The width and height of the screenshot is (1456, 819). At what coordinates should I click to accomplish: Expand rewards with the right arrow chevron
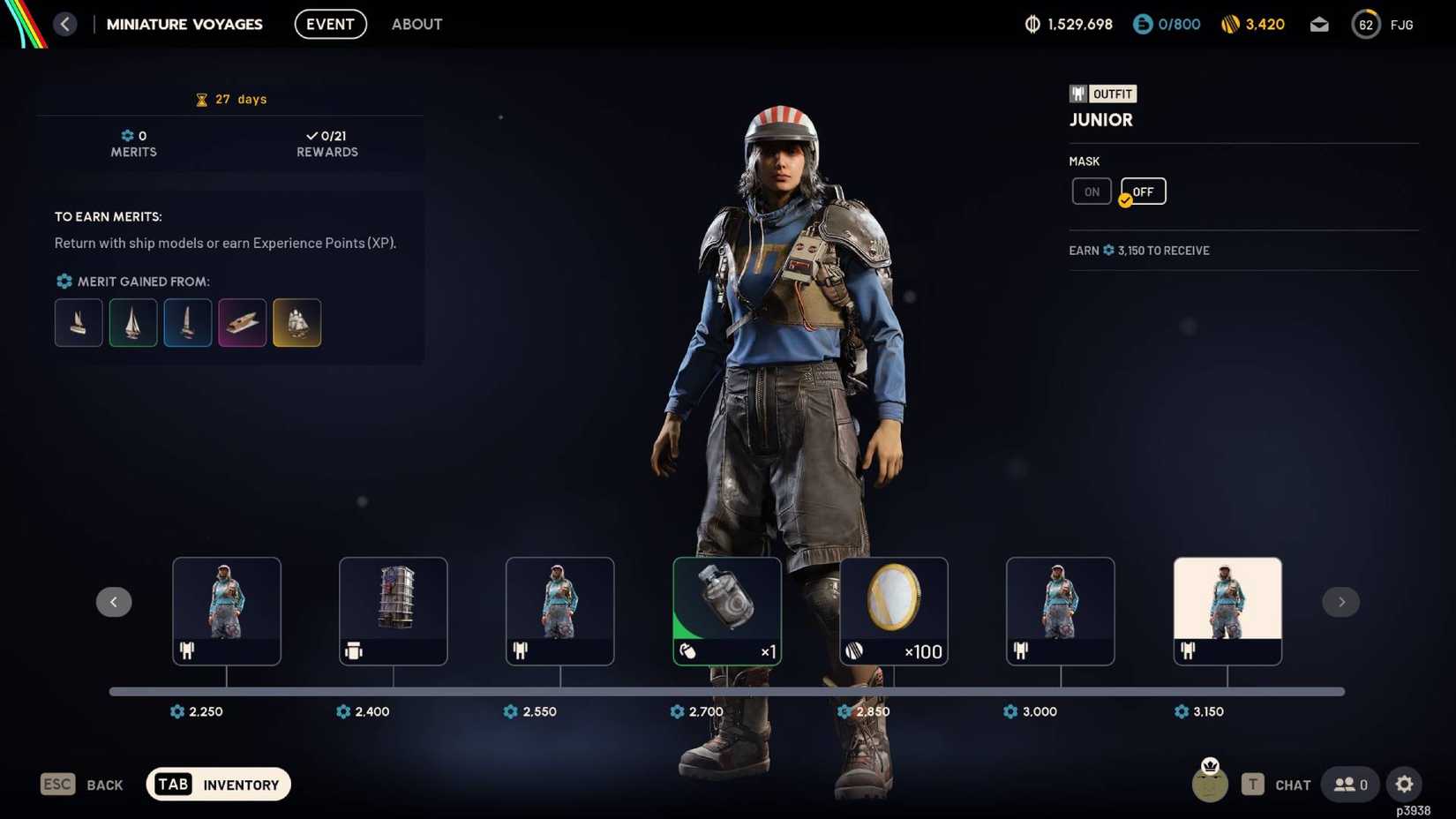pyautogui.click(x=1341, y=602)
